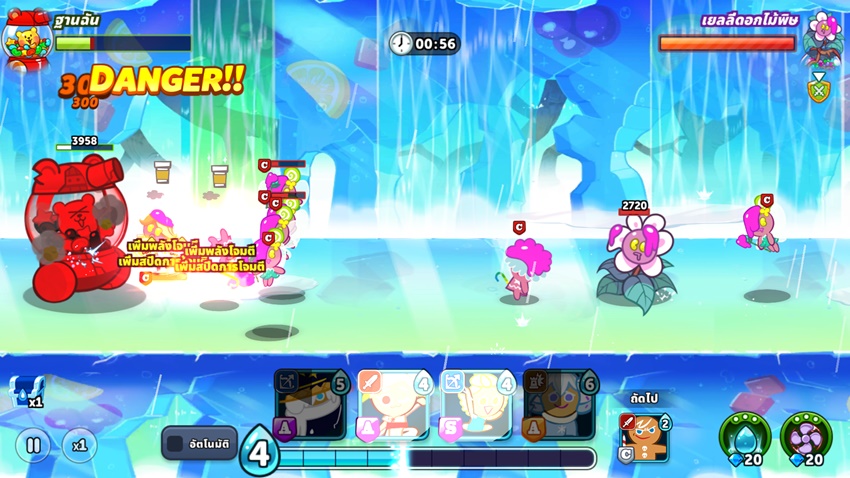Viewport: 850px width, 478px height.
Task: Activate the water drop skill costing 20
Action: (x=745, y=435)
